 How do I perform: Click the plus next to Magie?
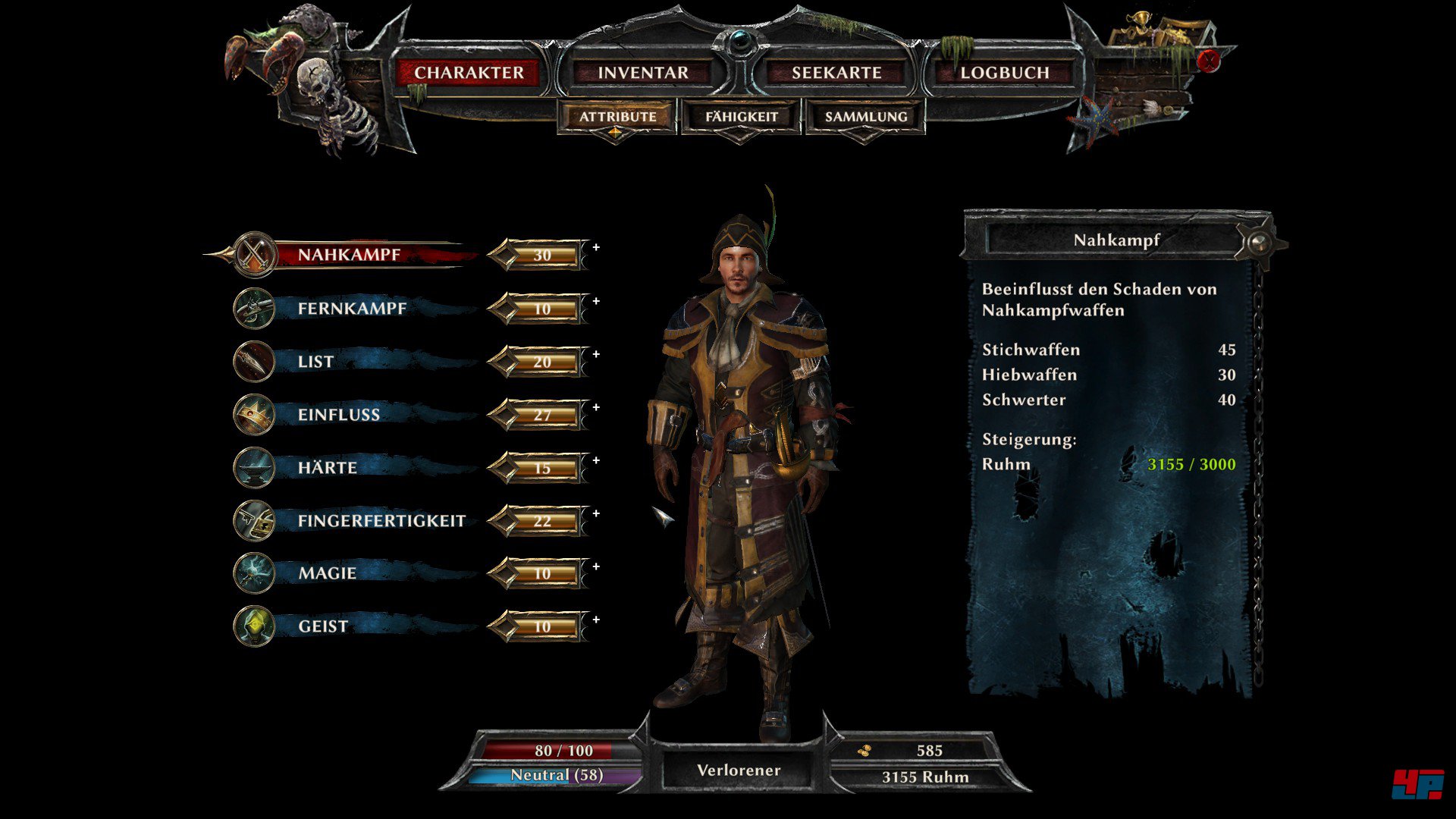(x=596, y=565)
